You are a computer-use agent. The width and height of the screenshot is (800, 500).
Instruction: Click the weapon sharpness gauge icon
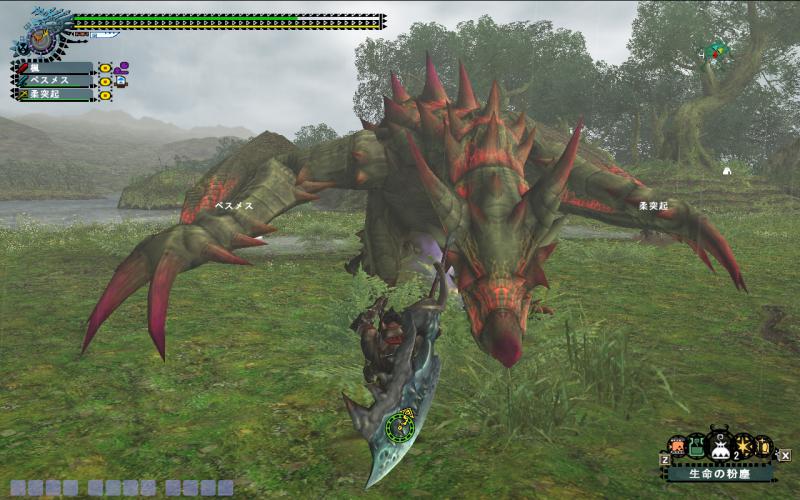tap(105, 35)
